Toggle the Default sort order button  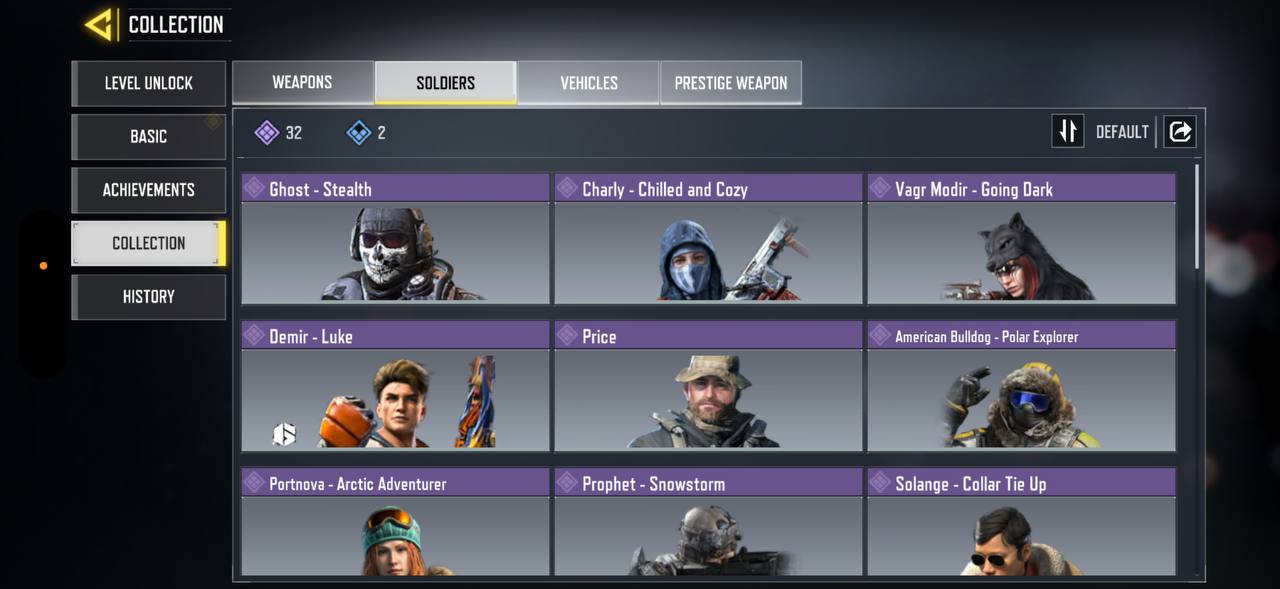click(1068, 132)
